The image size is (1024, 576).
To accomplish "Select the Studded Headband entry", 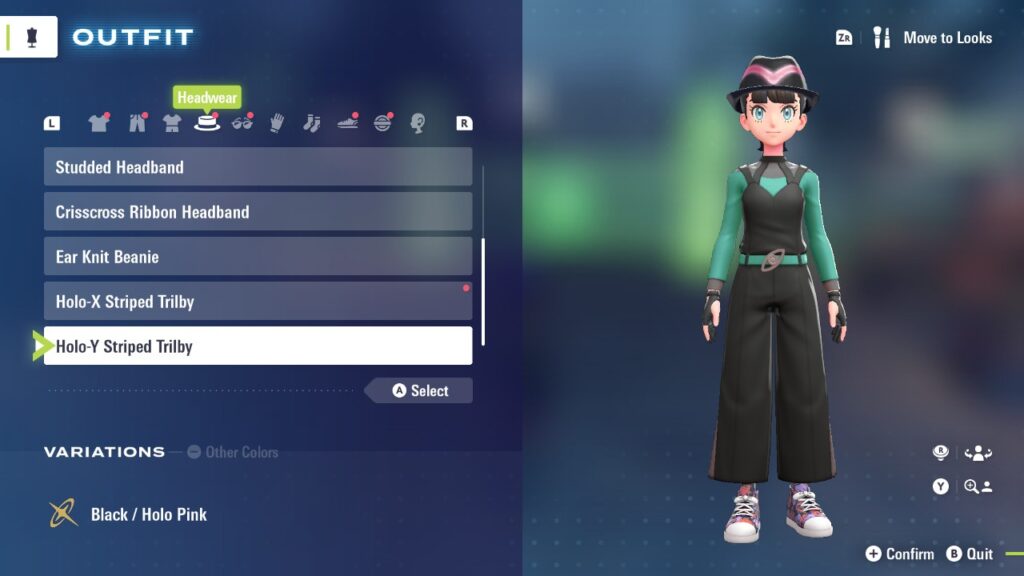I will [x=257, y=167].
